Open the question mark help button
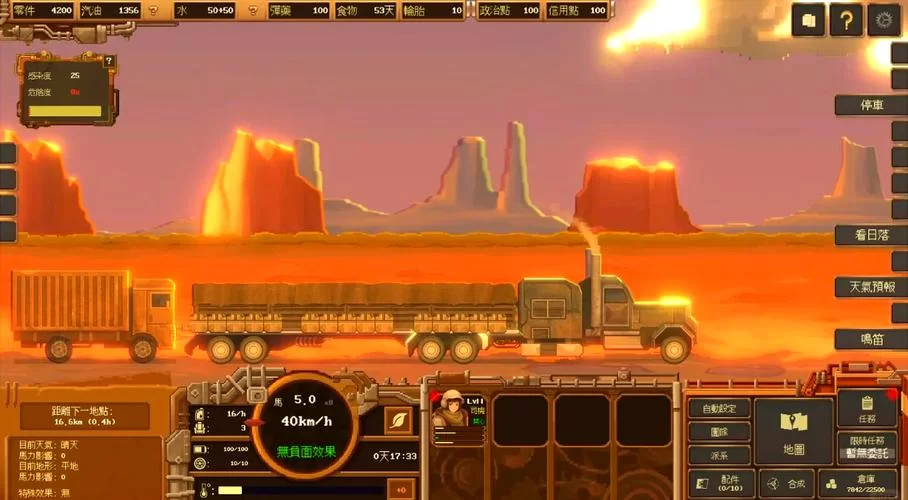Image resolution: width=908 pixels, height=500 pixels. point(846,19)
